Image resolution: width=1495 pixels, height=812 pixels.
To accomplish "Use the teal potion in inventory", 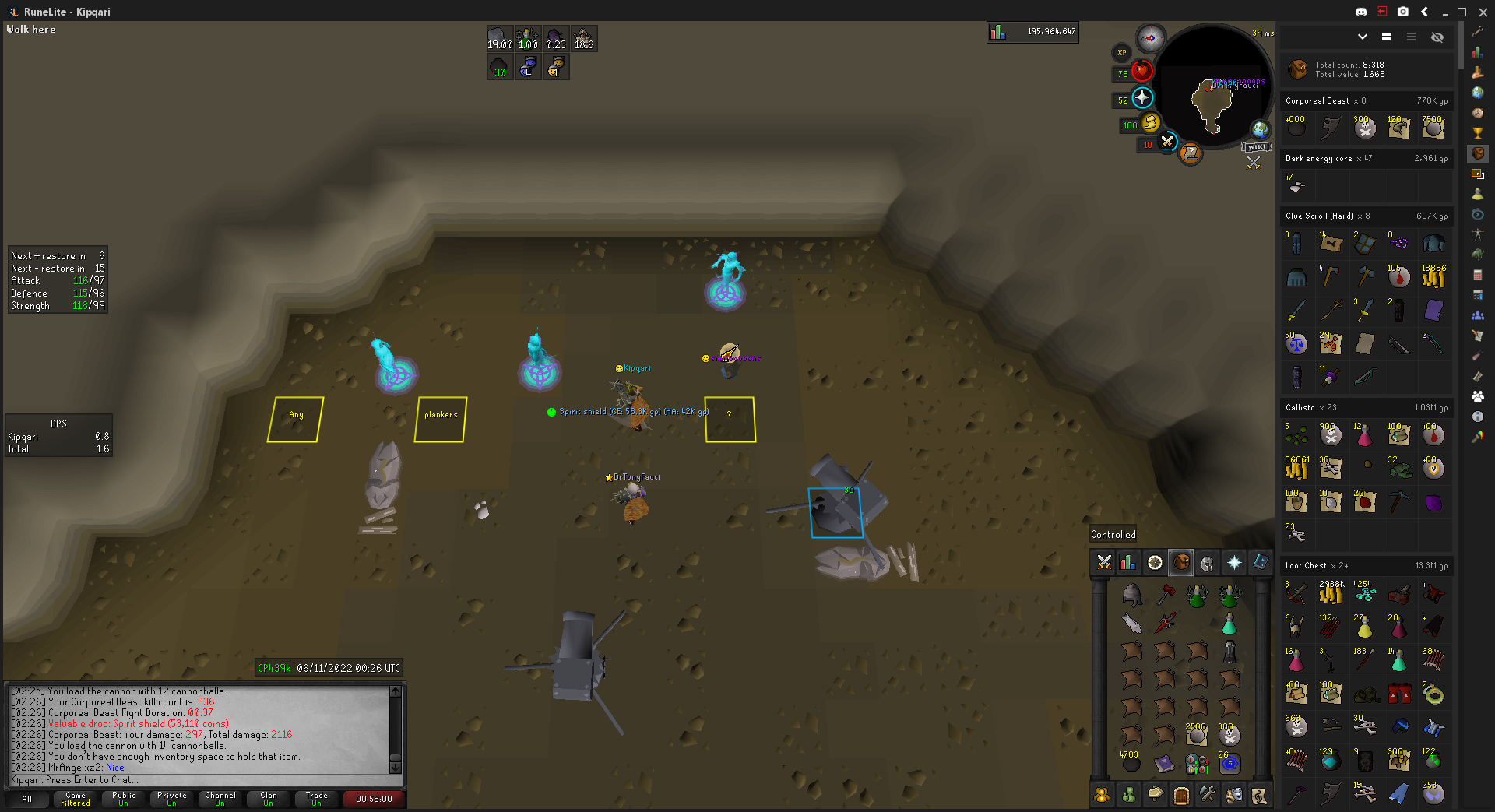I will (1229, 624).
